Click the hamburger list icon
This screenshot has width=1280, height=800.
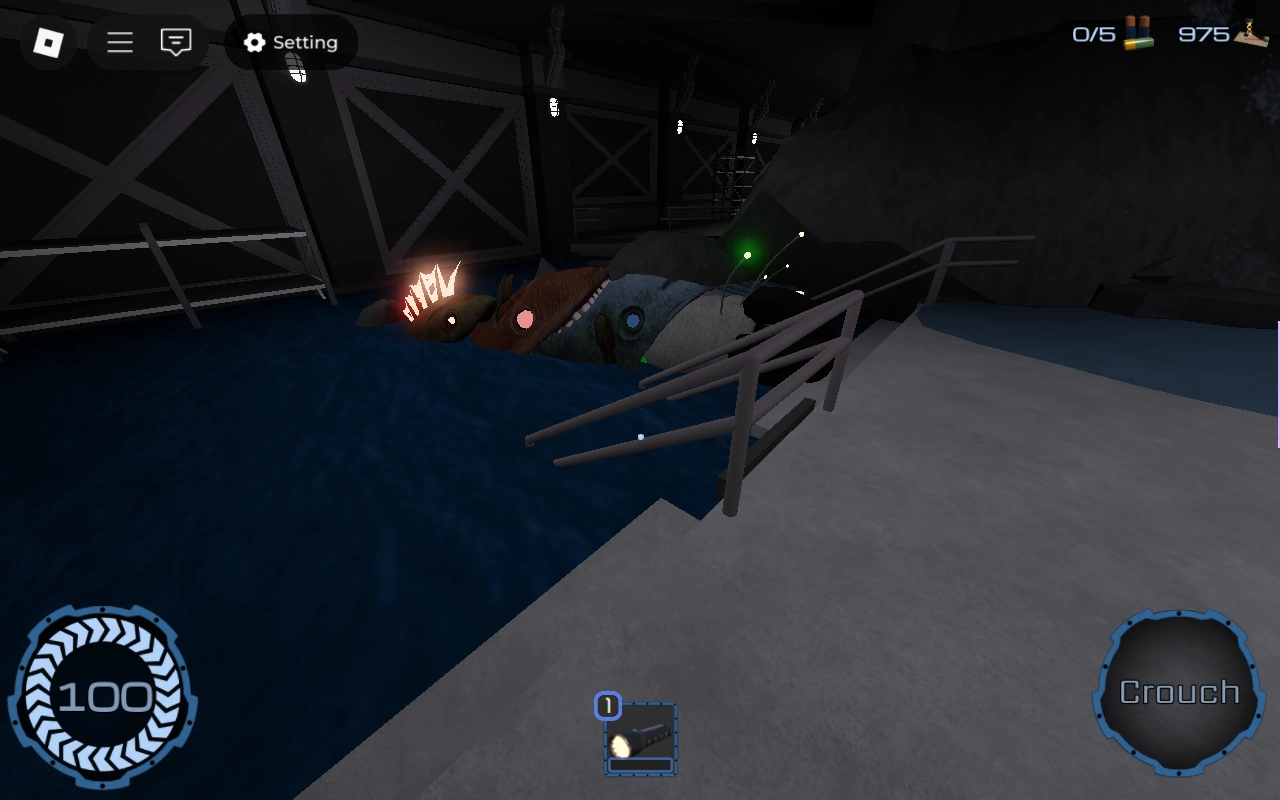point(119,43)
